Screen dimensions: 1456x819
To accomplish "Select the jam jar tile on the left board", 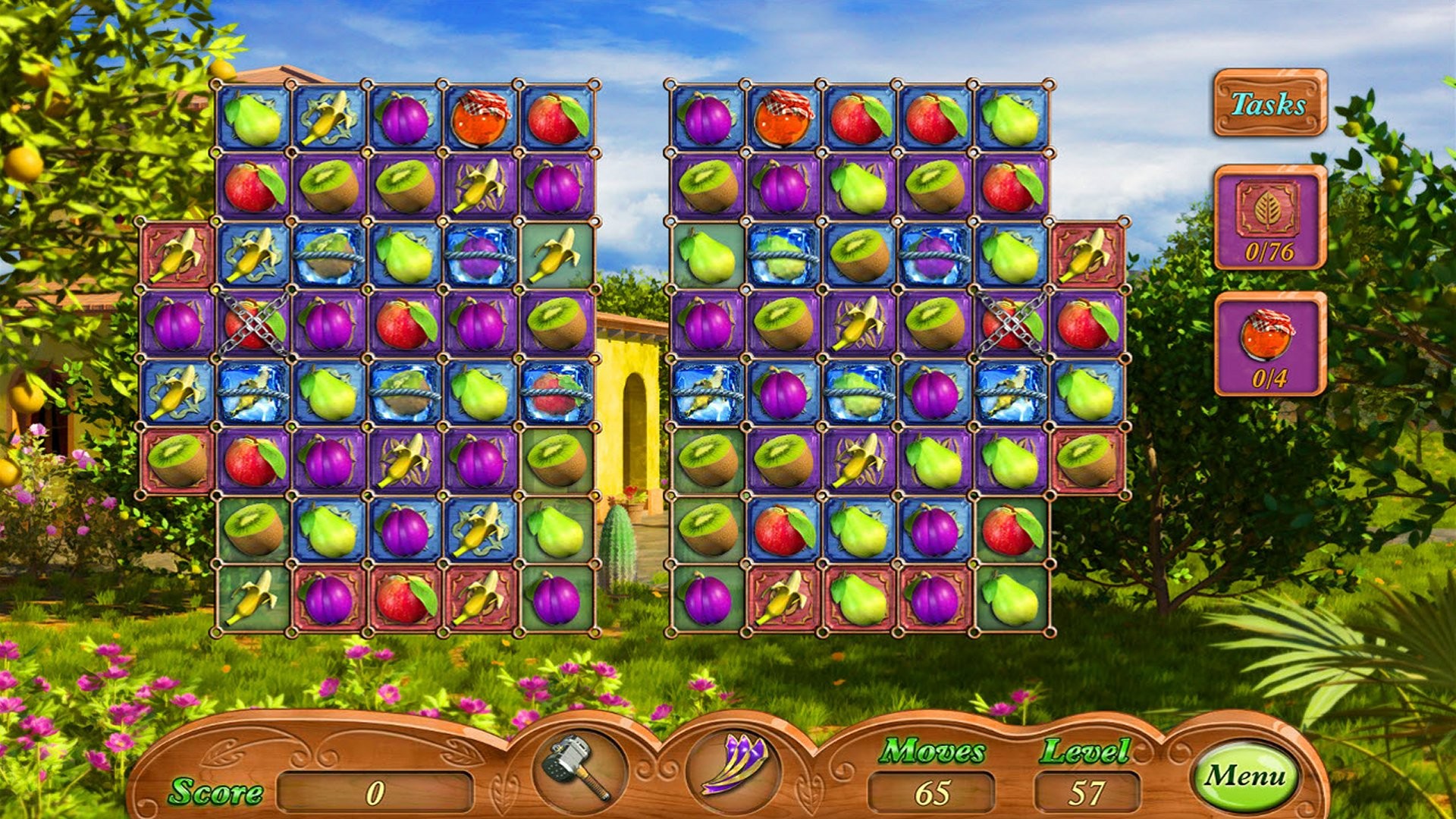I will 479,118.
